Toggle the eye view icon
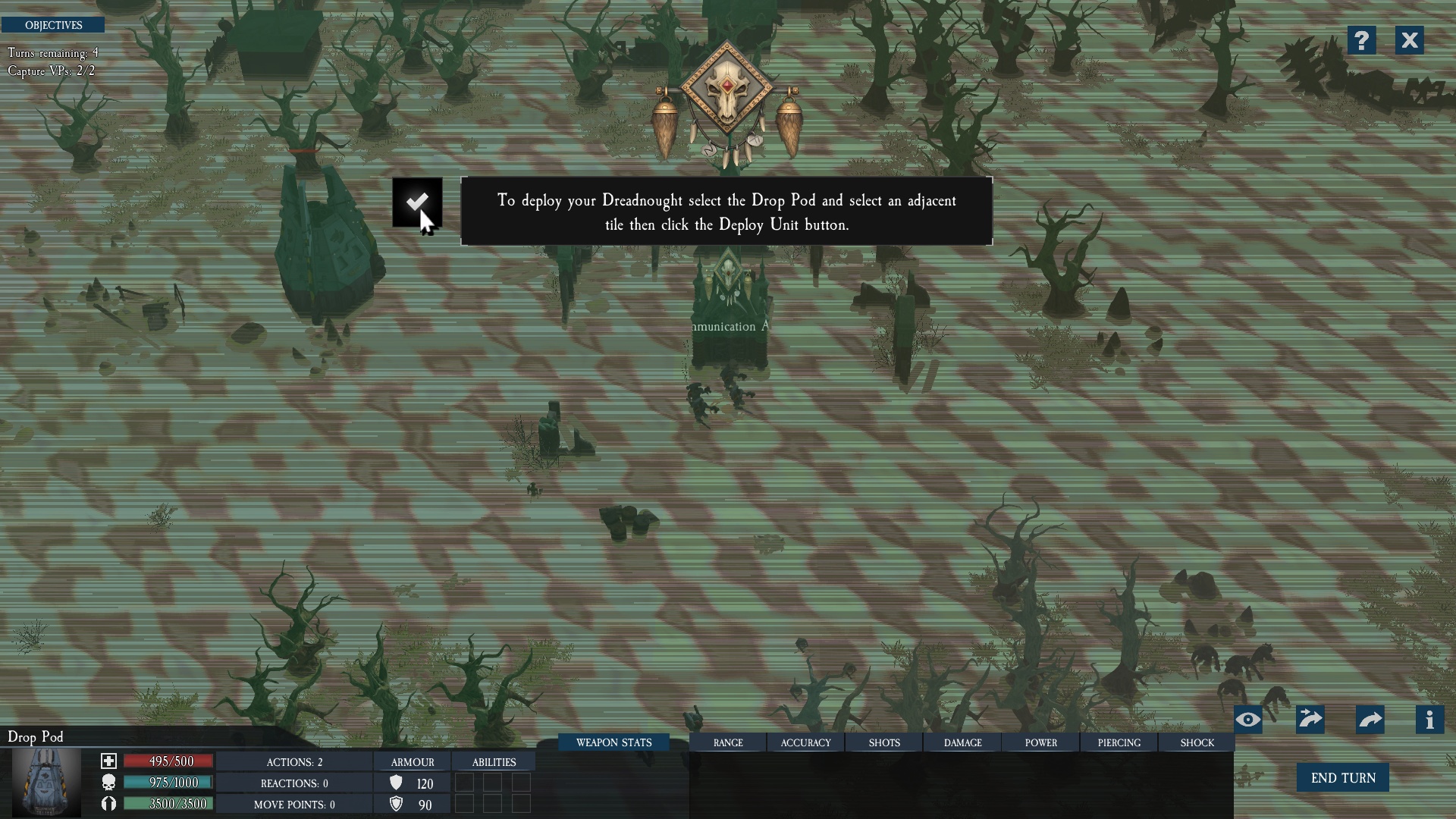The width and height of the screenshot is (1456, 819). click(x=1248, y=720)
